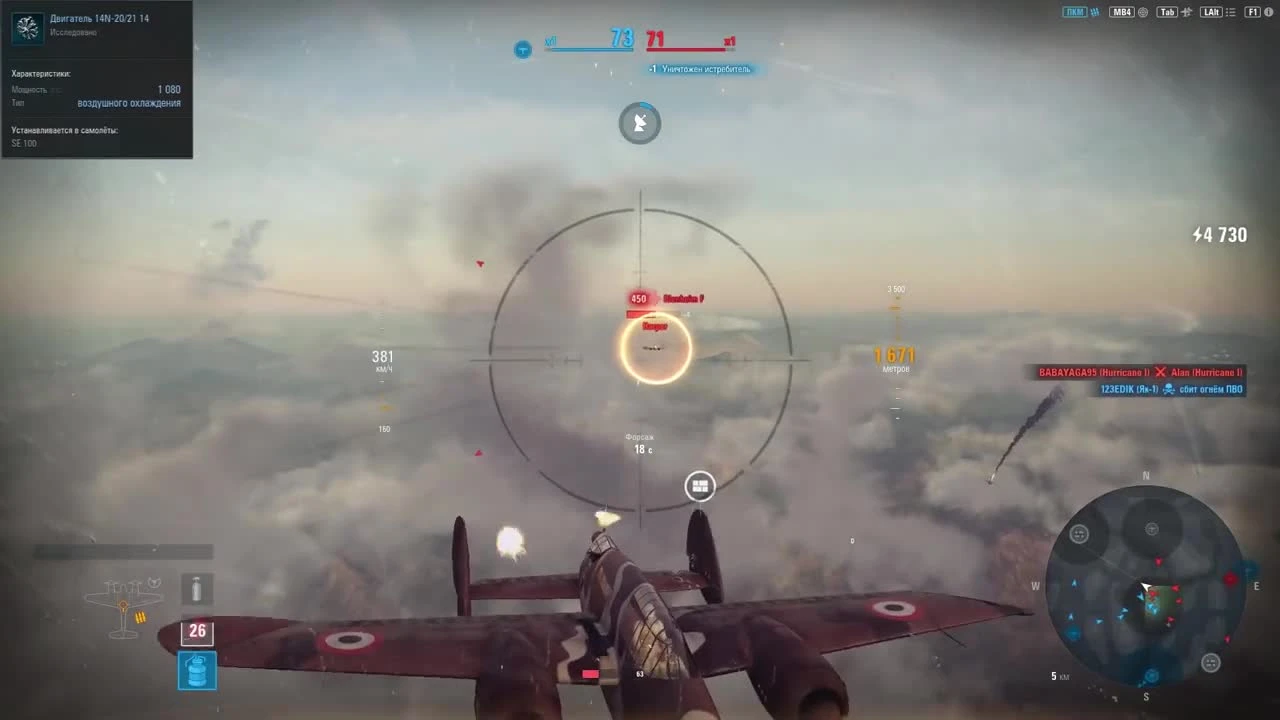The width and height of the screenshot is (1280, 720).
Task: Click the capture zone icon on the minimap
Action: (1079, 533)
